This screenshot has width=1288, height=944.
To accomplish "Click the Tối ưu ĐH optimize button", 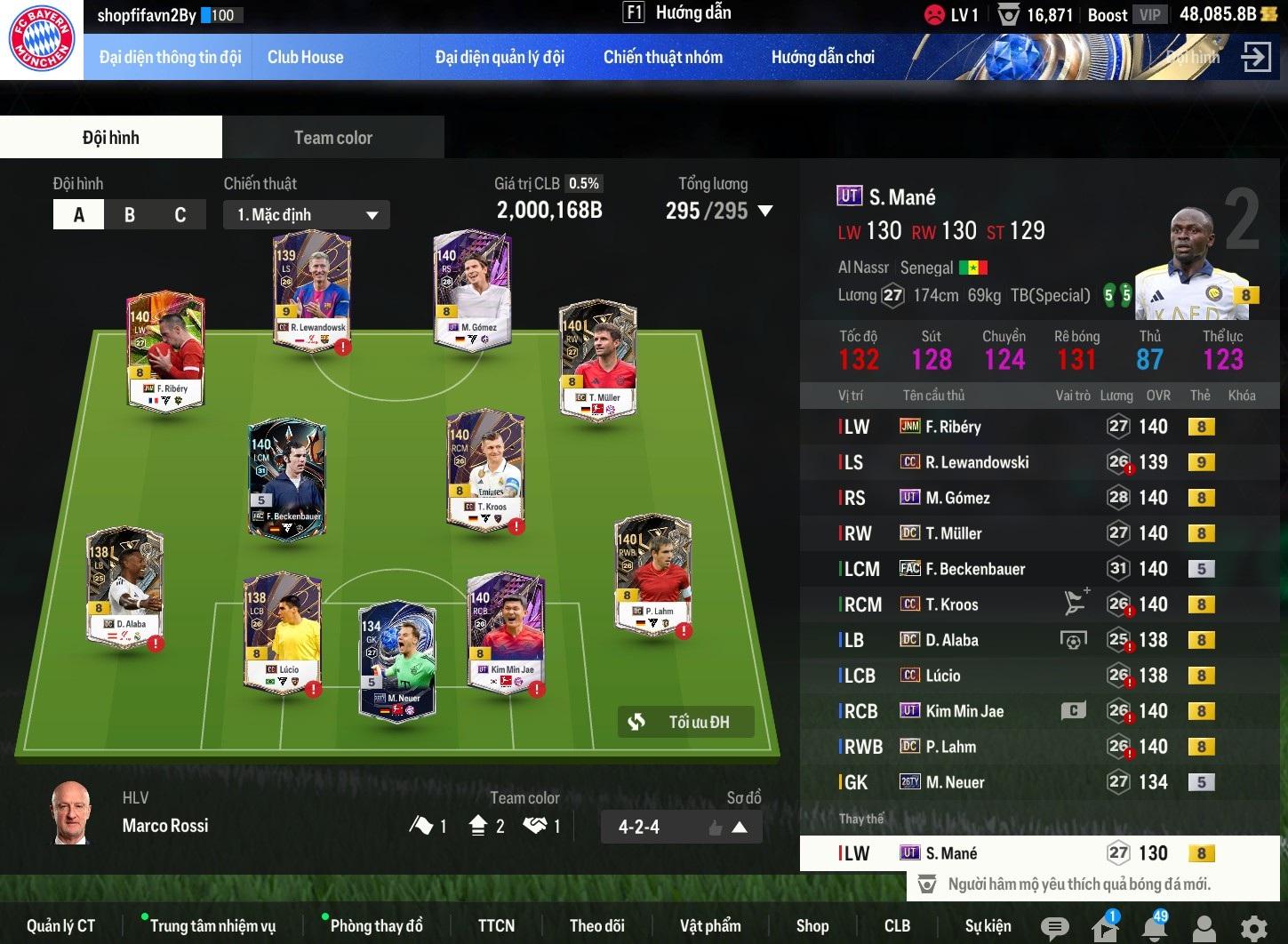I will click(686, 722).
